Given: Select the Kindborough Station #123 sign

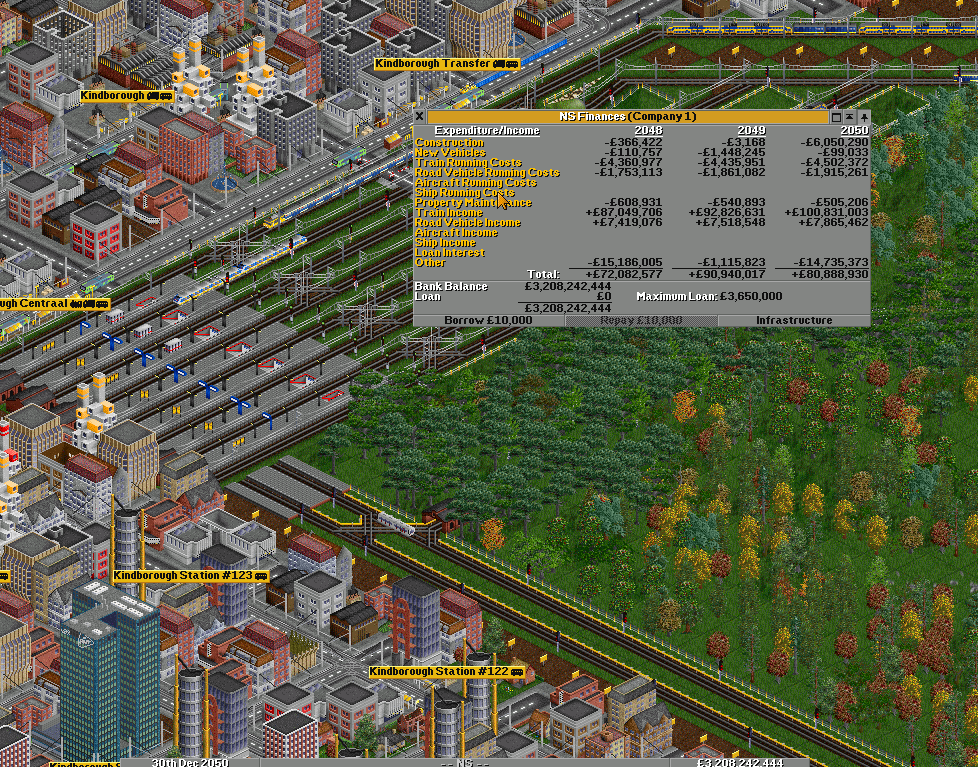Looking at the screenshot, I should pyautogui.click(x=190, y=576).
